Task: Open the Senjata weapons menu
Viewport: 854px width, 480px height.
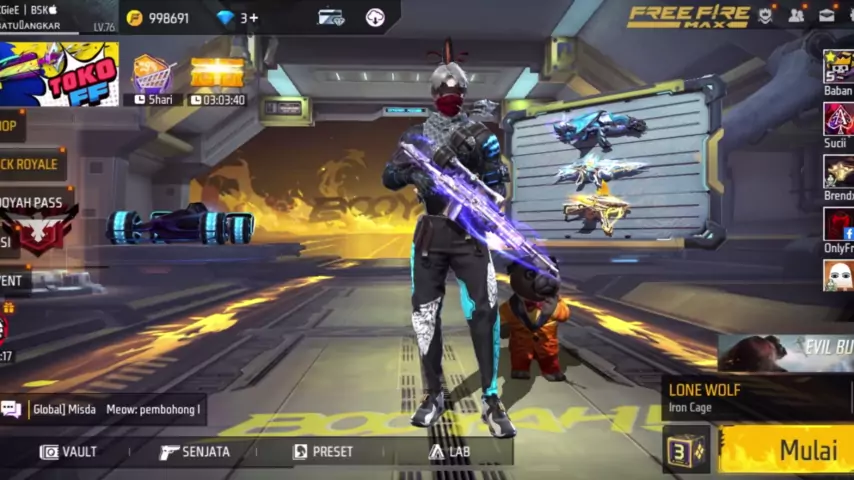Action: pyautogui.click(x=195, y=452)
